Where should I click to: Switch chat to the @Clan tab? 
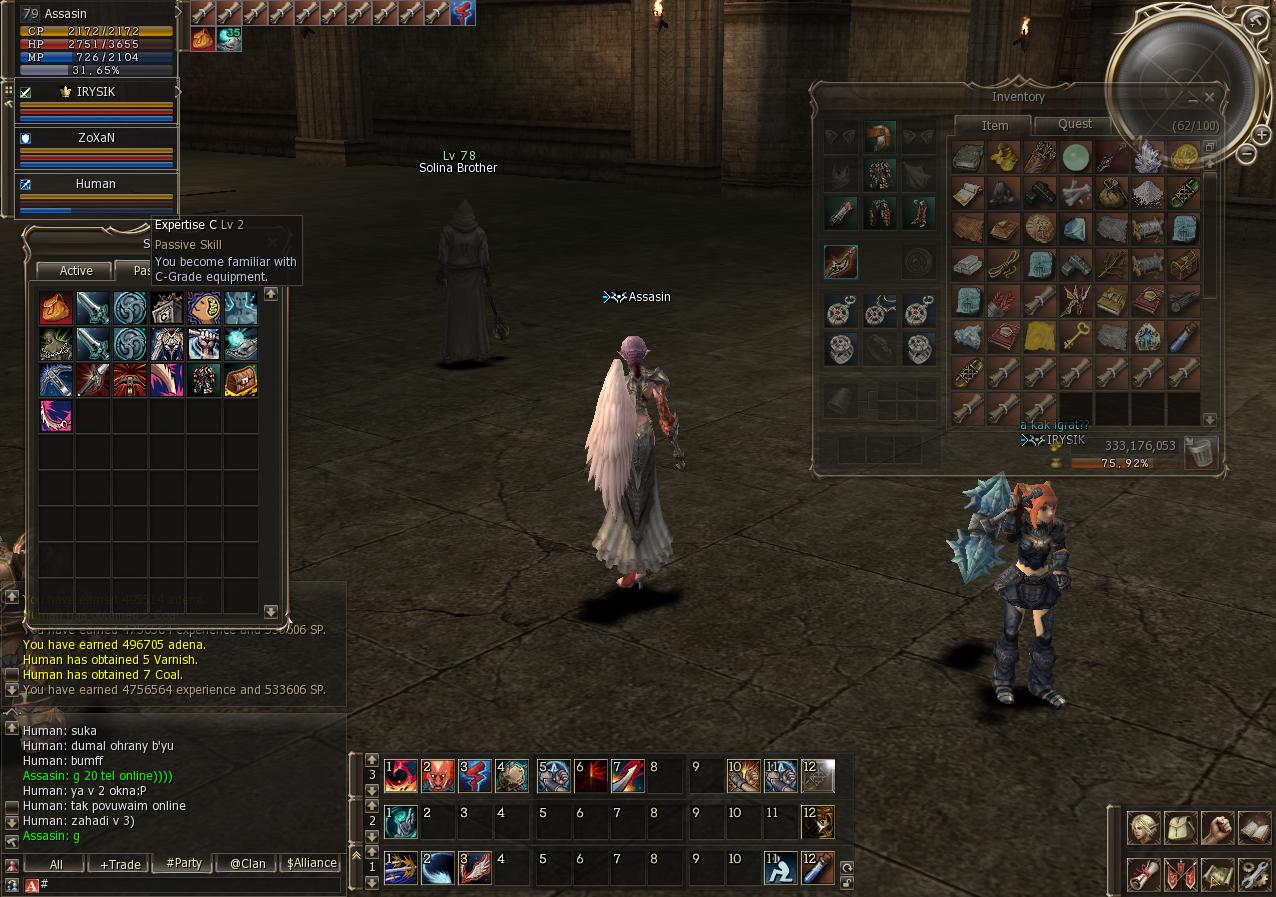(x=247, y=863)
